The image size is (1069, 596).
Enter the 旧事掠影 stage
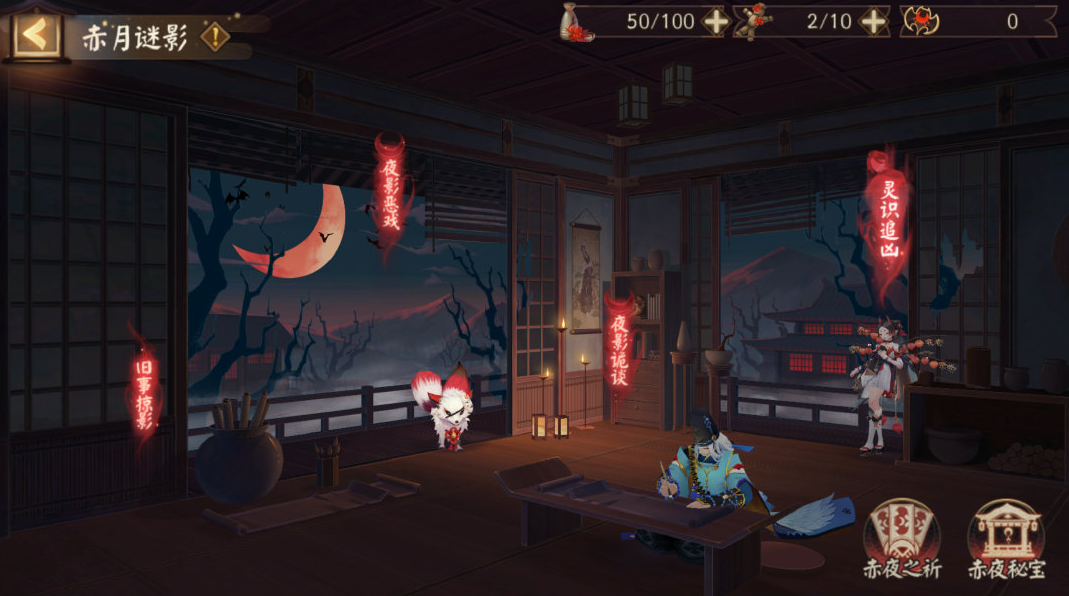144,393
